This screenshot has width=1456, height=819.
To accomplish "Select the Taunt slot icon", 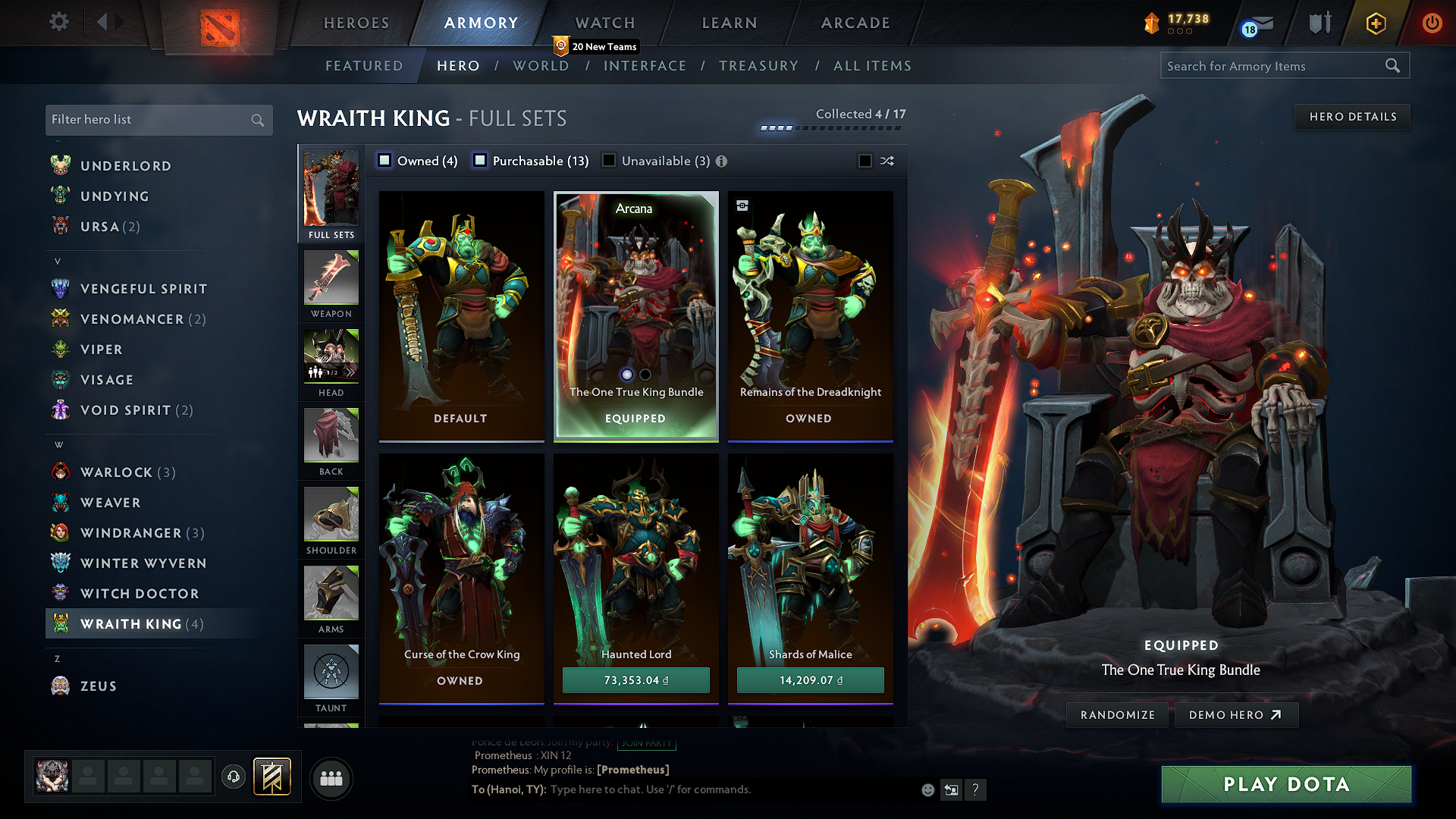I will click(x=331, y=672).
